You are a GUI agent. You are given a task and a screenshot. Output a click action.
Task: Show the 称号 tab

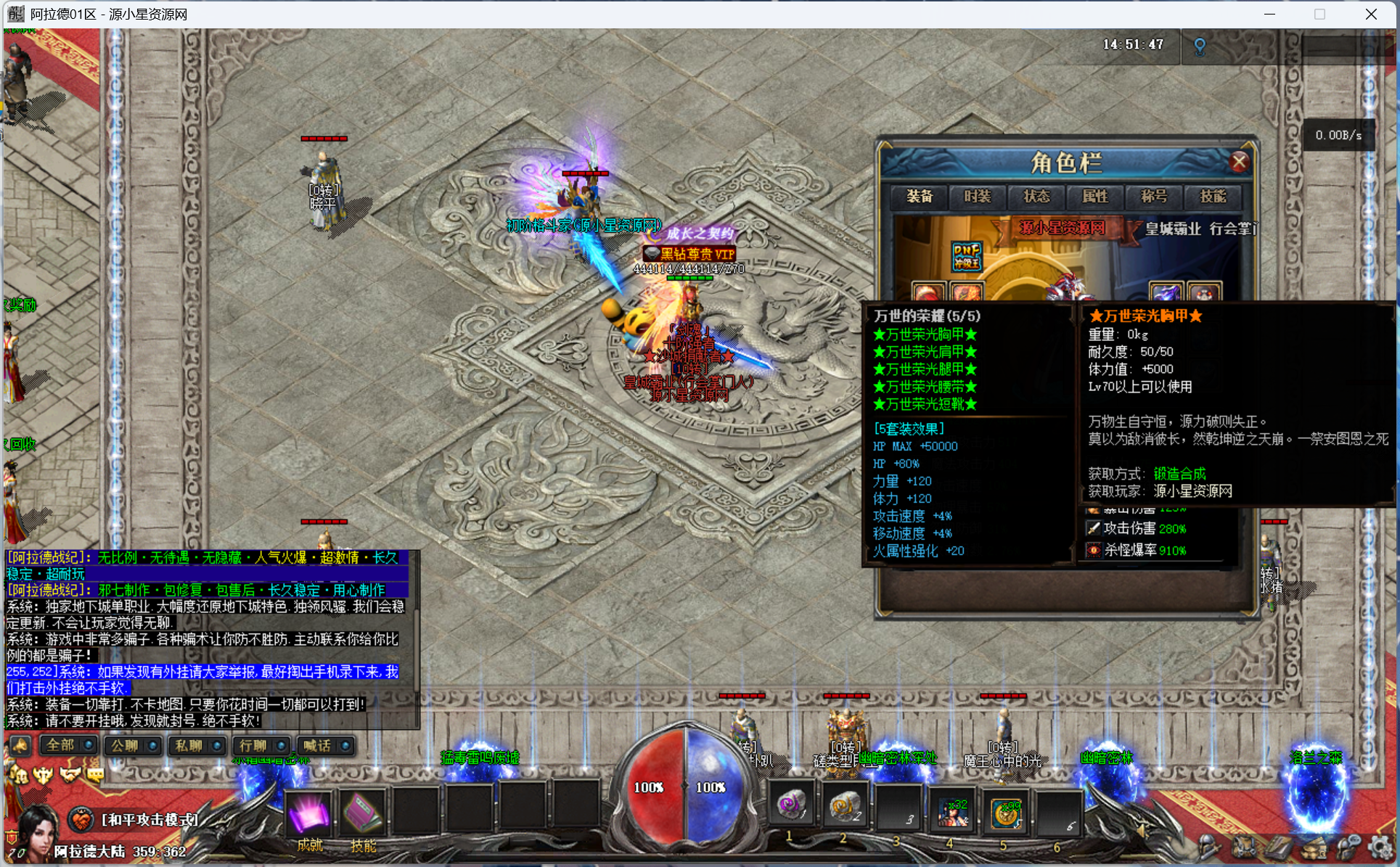click(x=1154, y=197)
